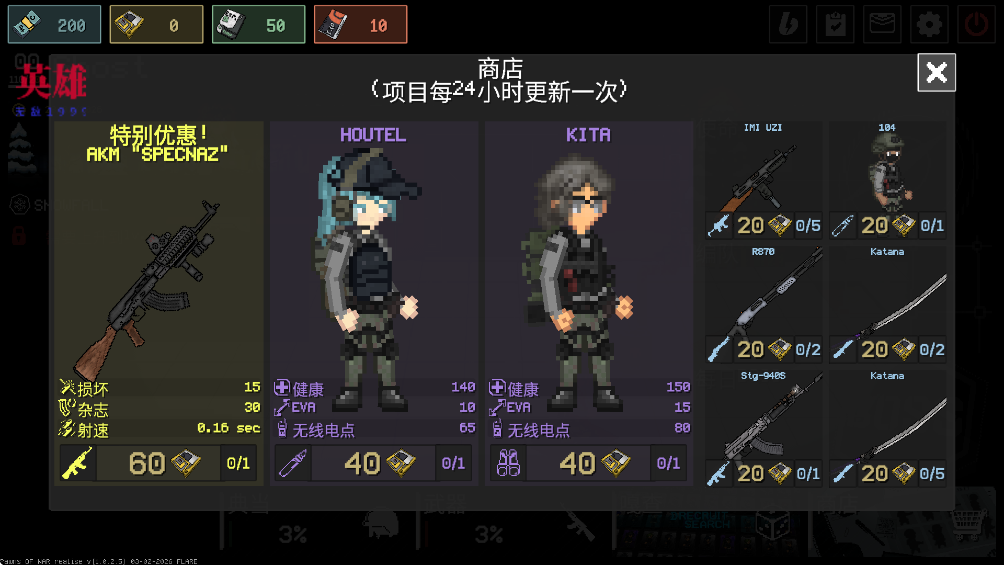Screen dimensions: 1004x565
Task: Close the shop window
Action: (x=936, y=72)
